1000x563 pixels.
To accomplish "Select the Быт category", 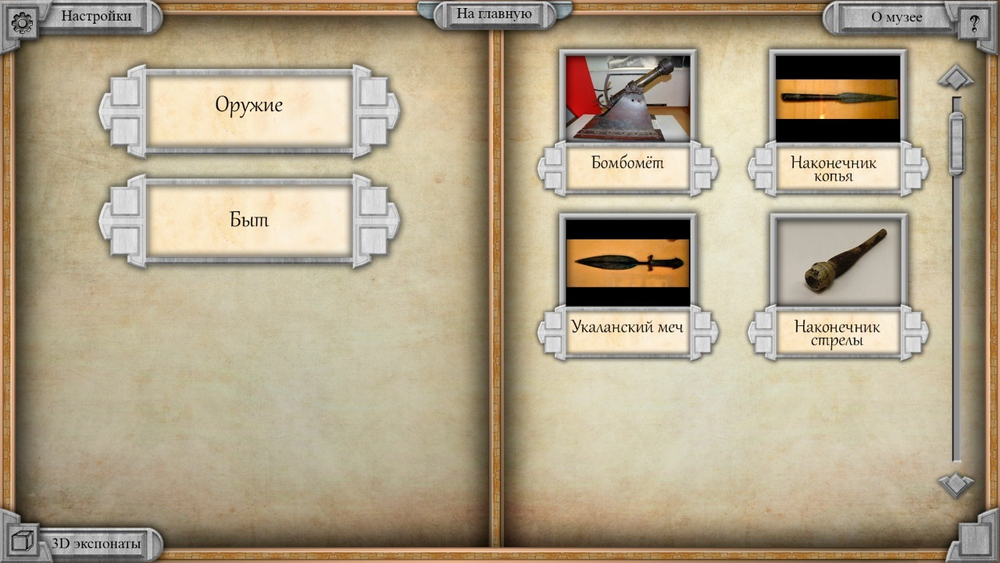I will [x=249, y=219].
